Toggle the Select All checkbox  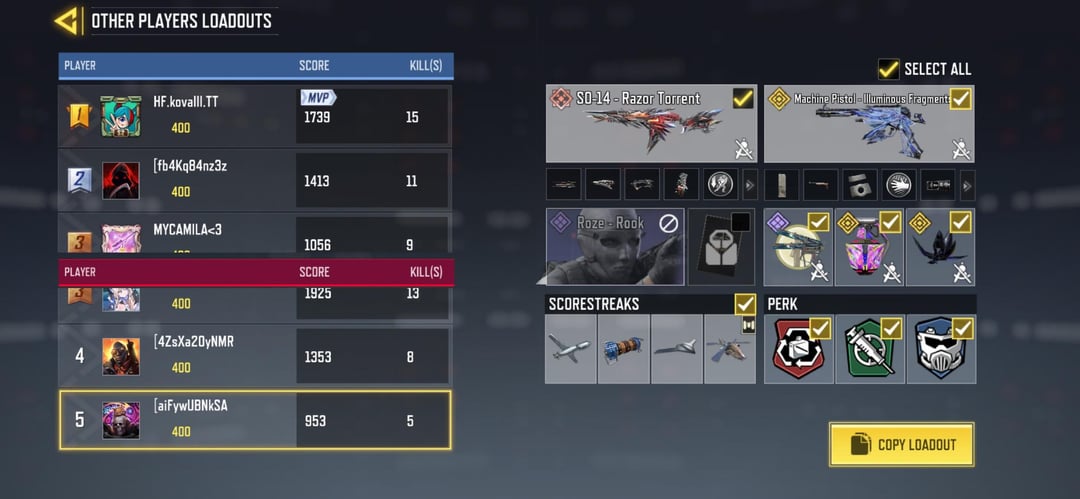click(888, 69)
